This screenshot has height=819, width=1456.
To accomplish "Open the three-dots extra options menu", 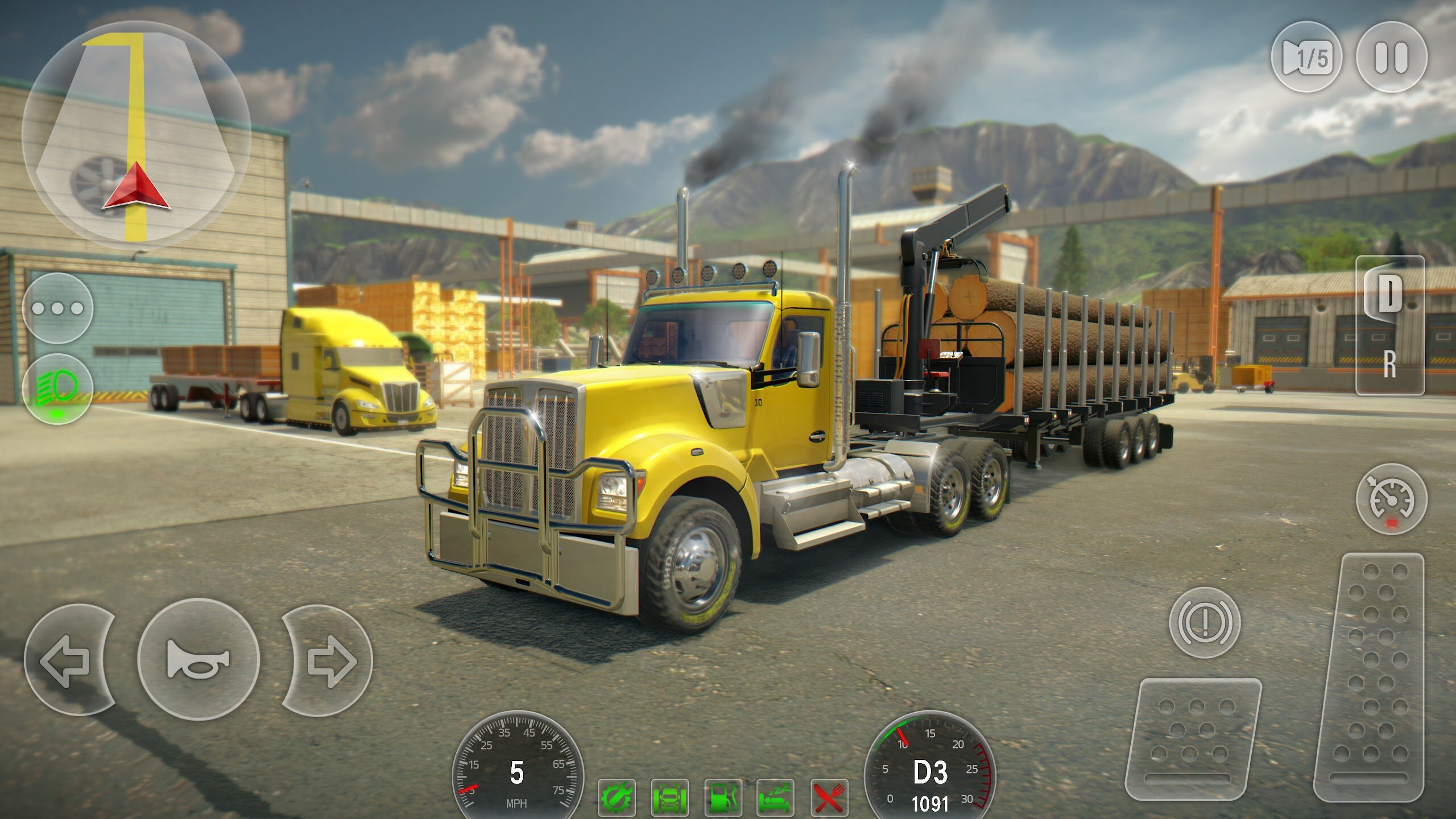I will pos(58,308).
